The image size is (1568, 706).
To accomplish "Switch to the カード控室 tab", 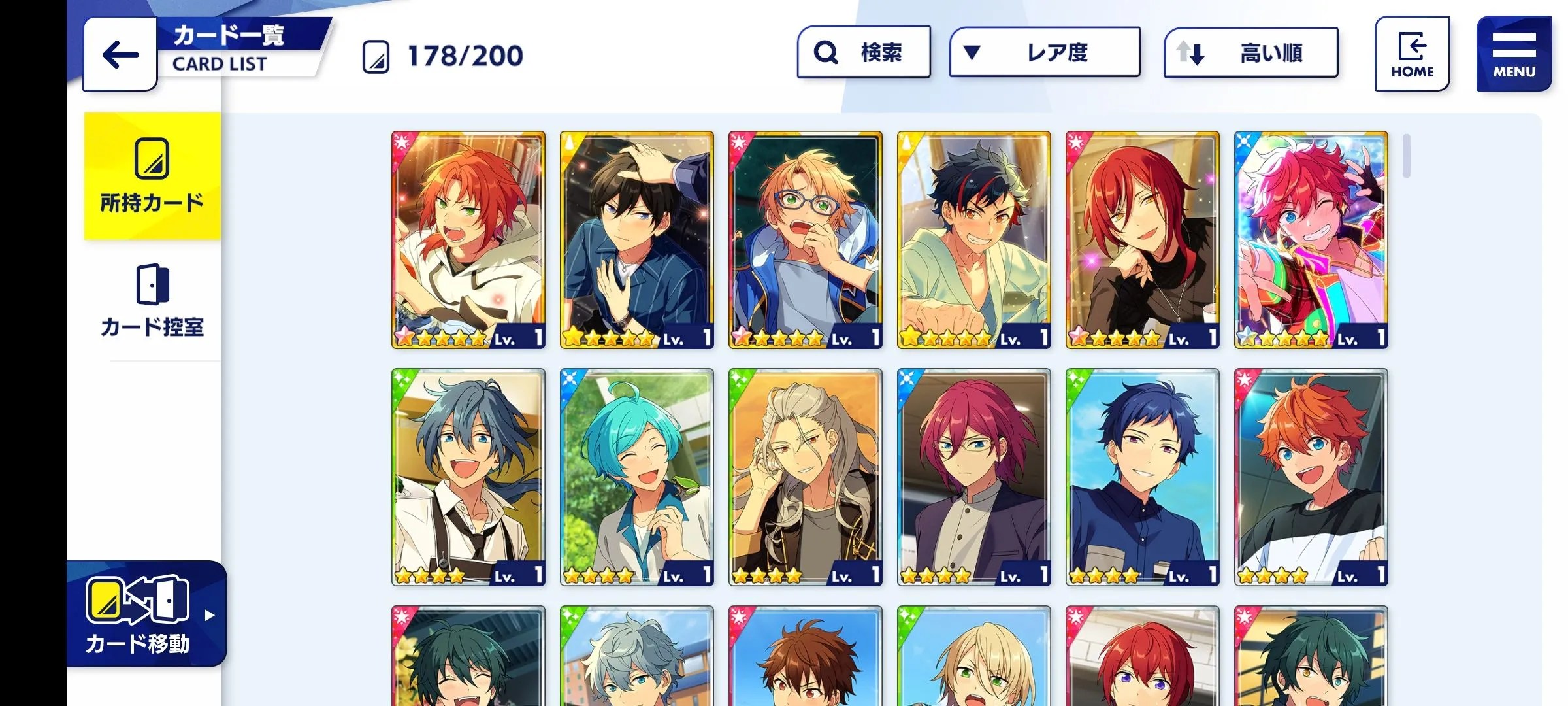I will tap(152, 301).
